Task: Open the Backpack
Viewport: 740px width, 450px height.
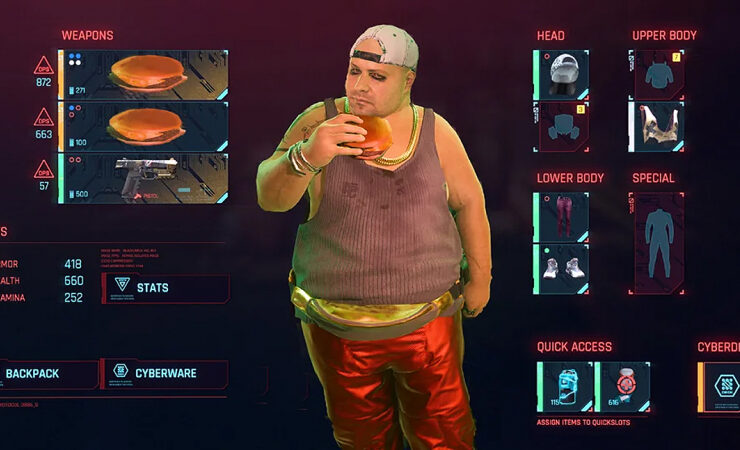Action: [x=45, y=374]
